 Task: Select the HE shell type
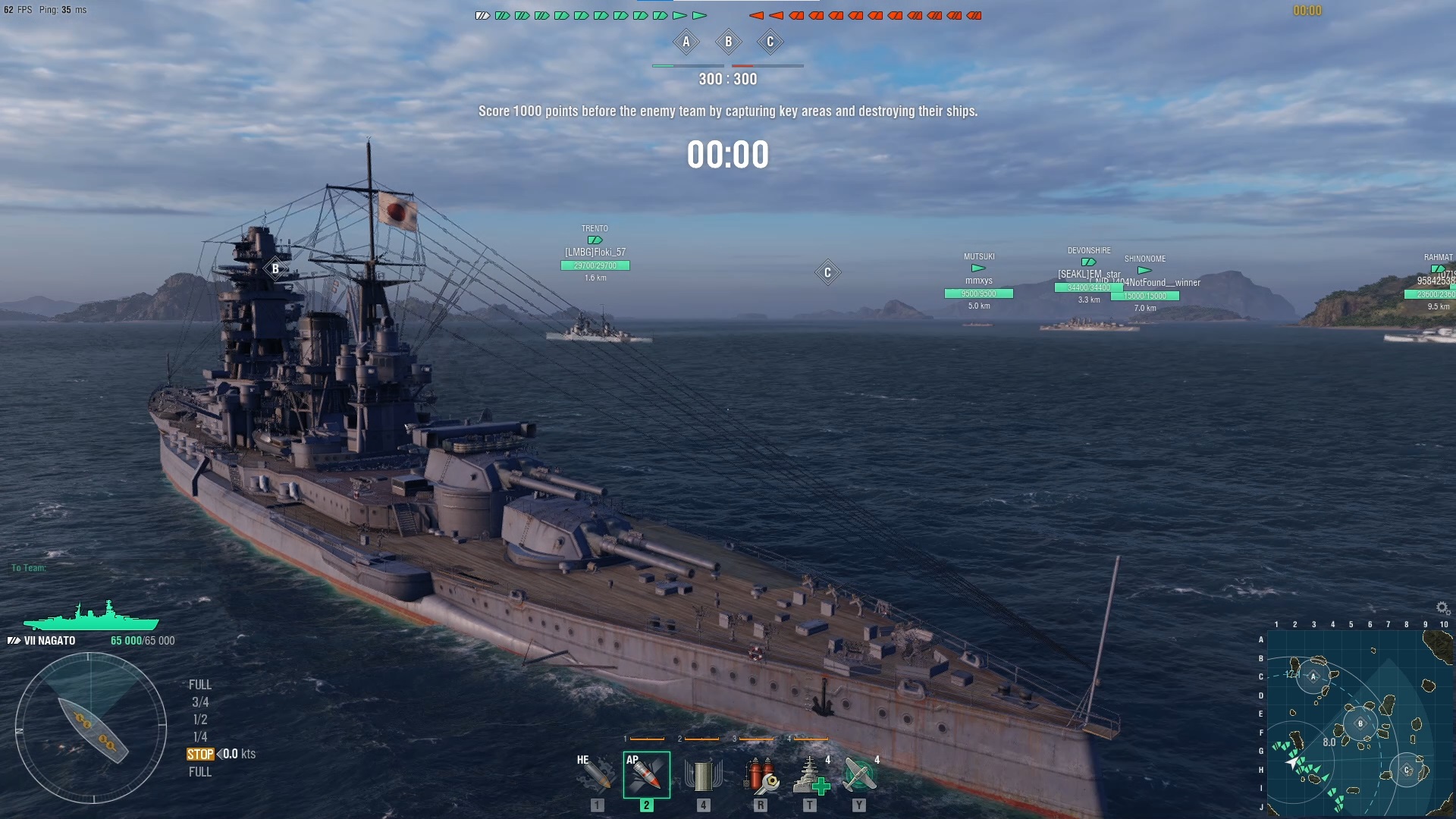click(596, 775)
